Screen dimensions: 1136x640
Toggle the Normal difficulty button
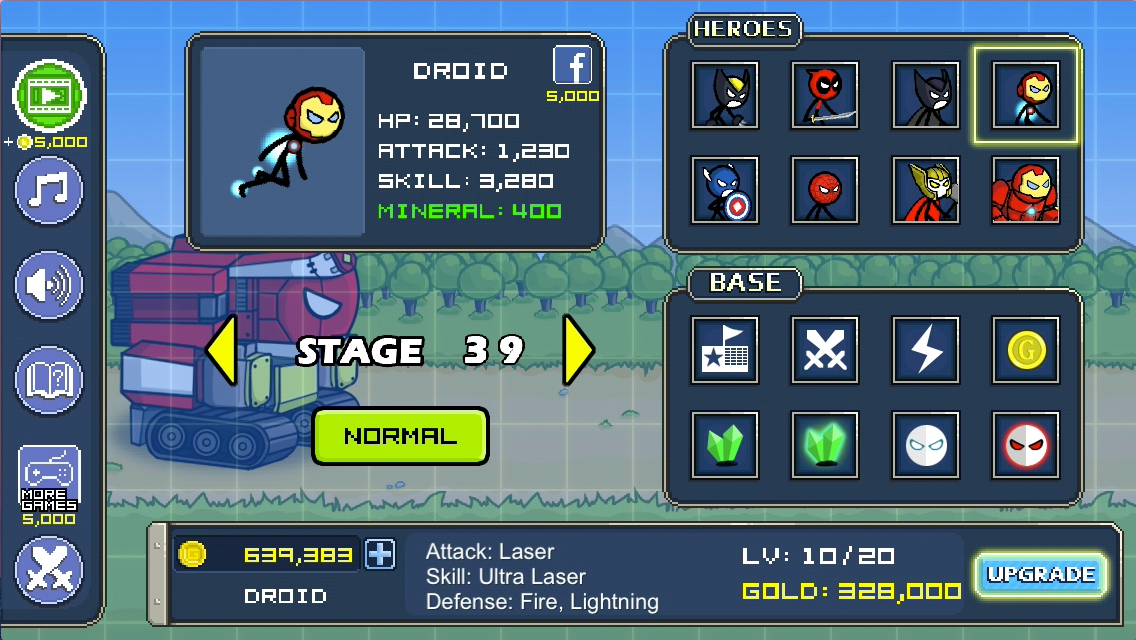click(x=400, y=436)
